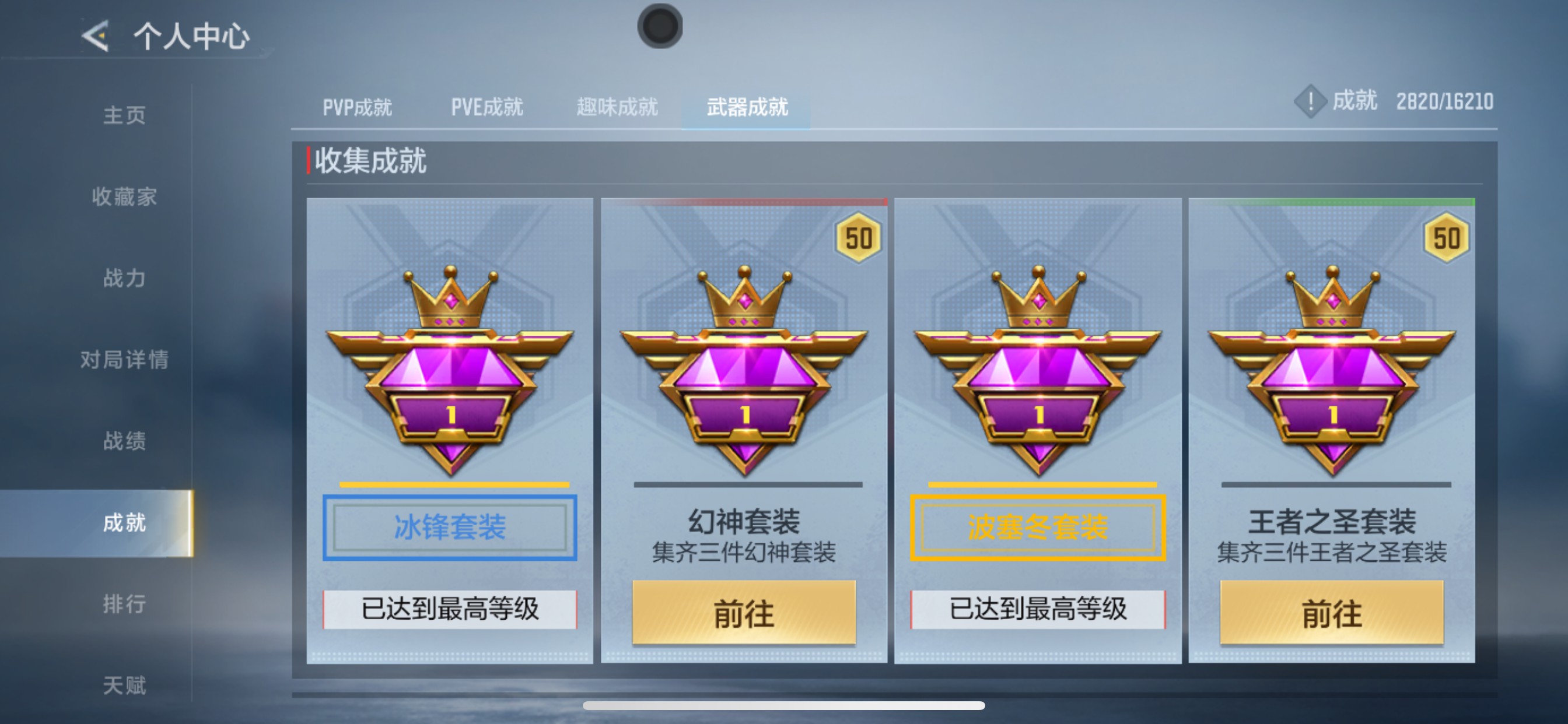This screenshot has height=724, width=1568.
Task: Open the 趣味成就 tab
Action: (616, 107)
